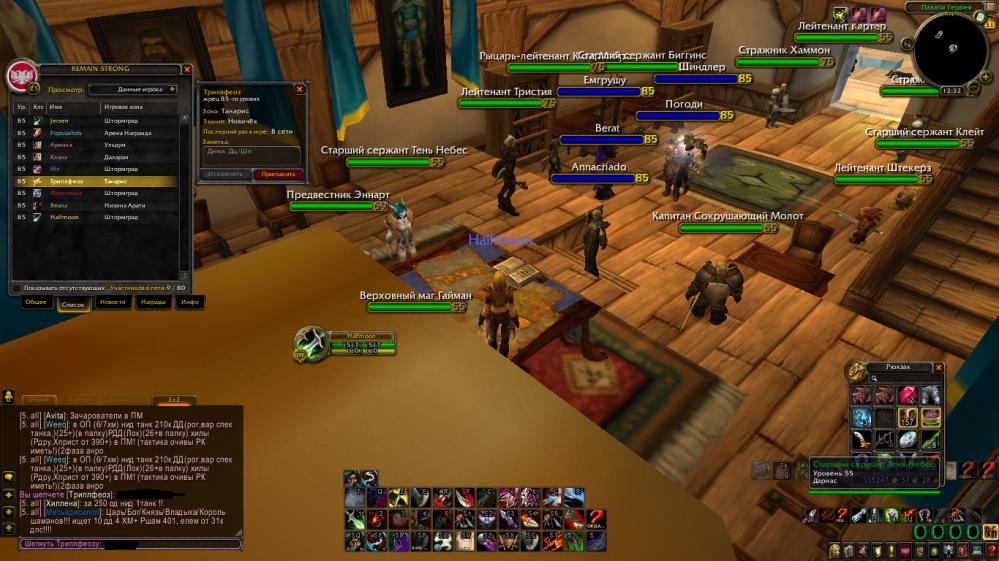This screenshot has height=561, width=999.
Task: Close the Remain Strong guild window
Action: [187, 70]
